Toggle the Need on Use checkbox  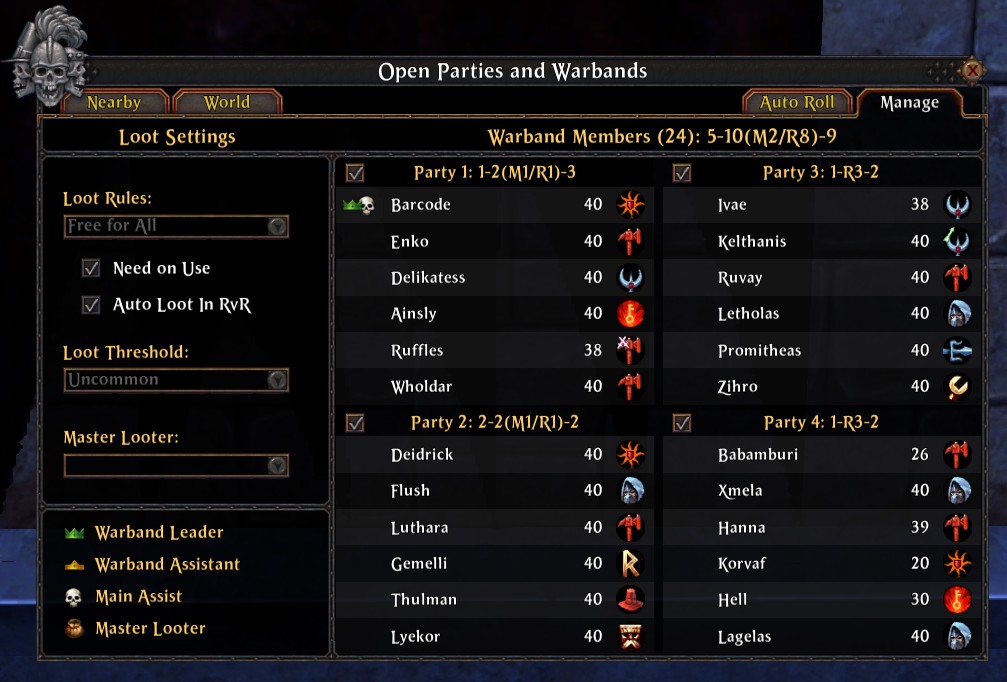pyautogui.click(x=92, y=269)
